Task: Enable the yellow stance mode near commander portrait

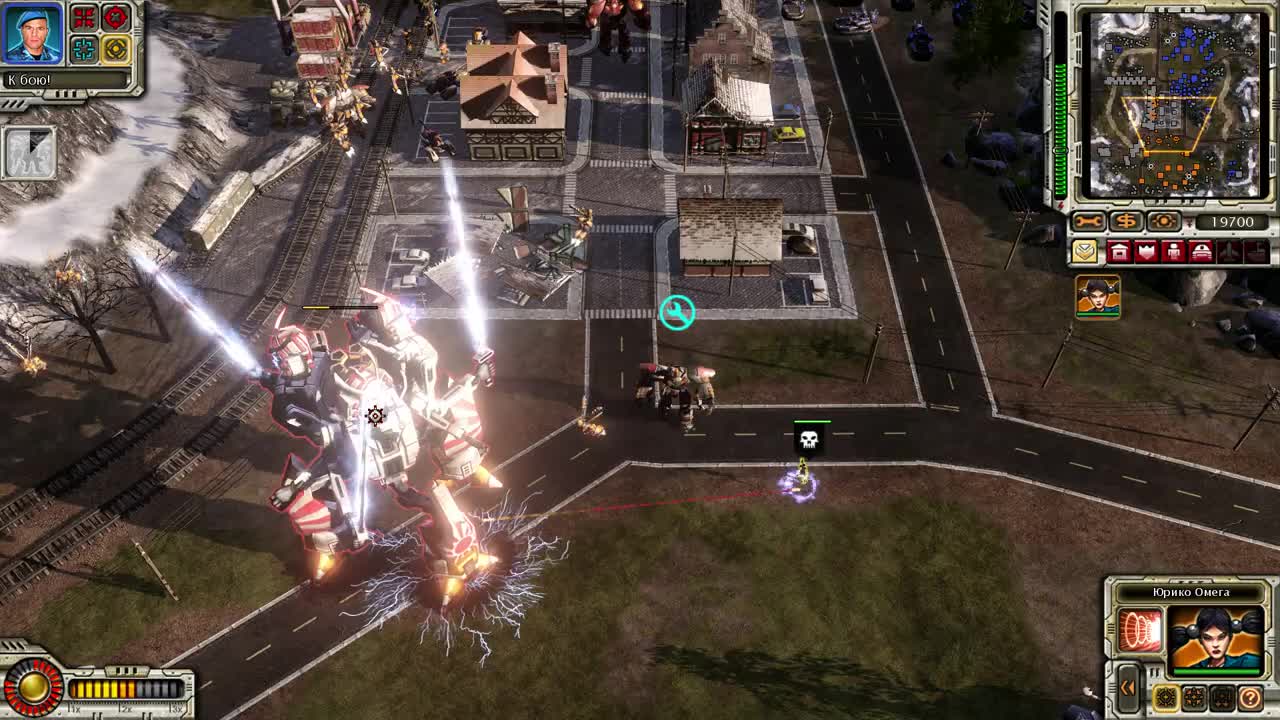Action: coord(116,48)
